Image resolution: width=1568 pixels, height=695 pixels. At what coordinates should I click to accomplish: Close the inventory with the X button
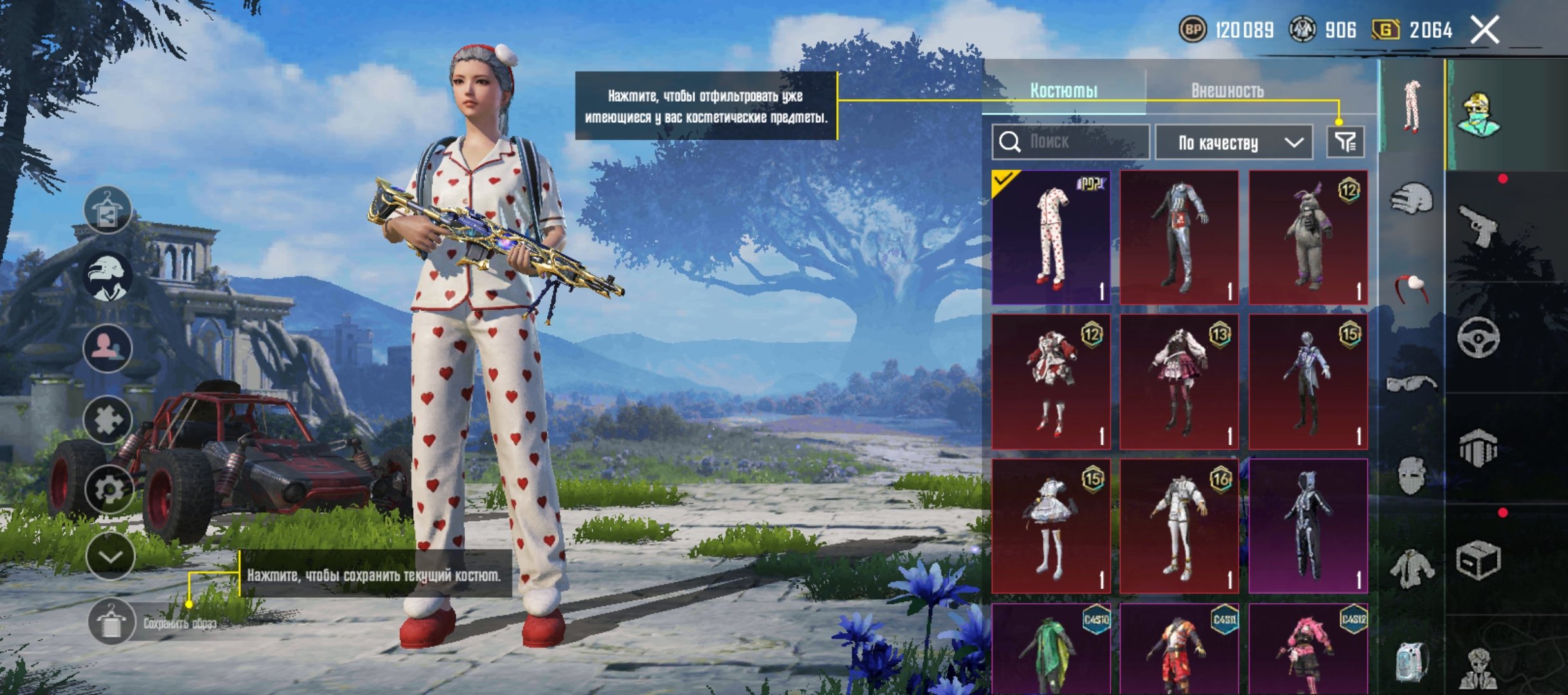1484,30
